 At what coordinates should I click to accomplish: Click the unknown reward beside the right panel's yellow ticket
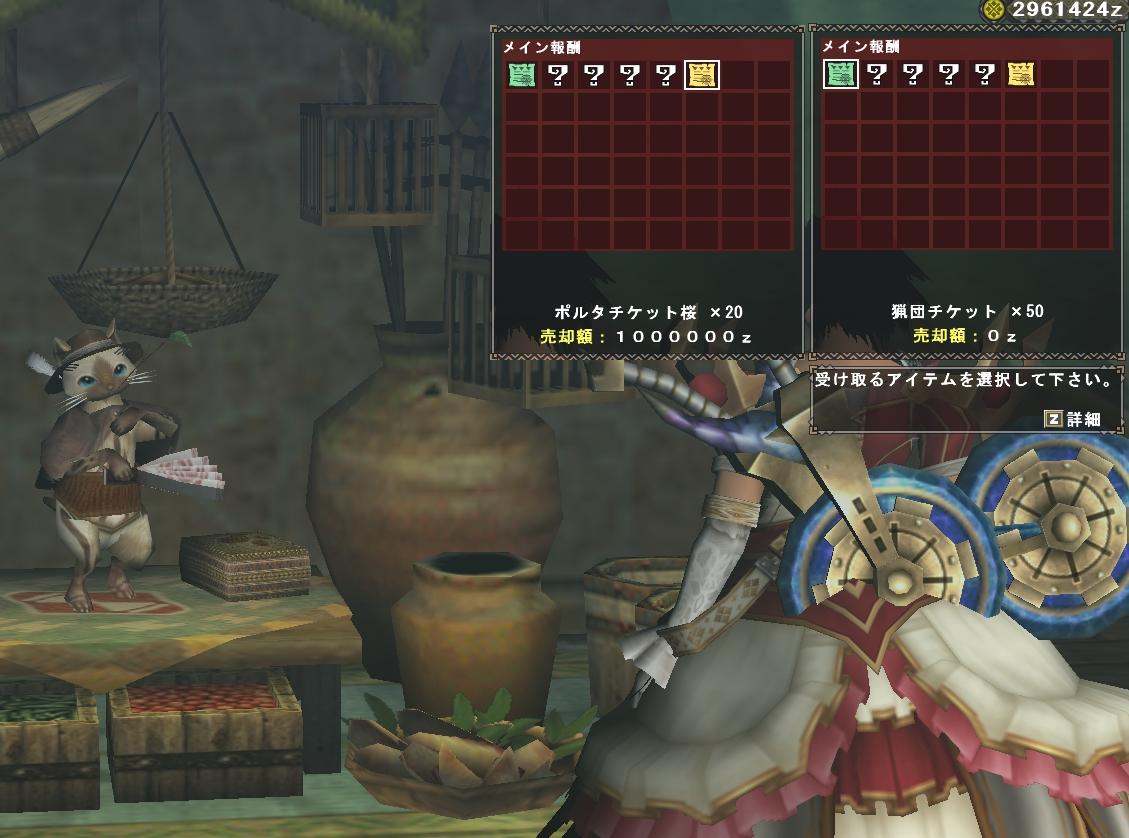click(984, 74)
